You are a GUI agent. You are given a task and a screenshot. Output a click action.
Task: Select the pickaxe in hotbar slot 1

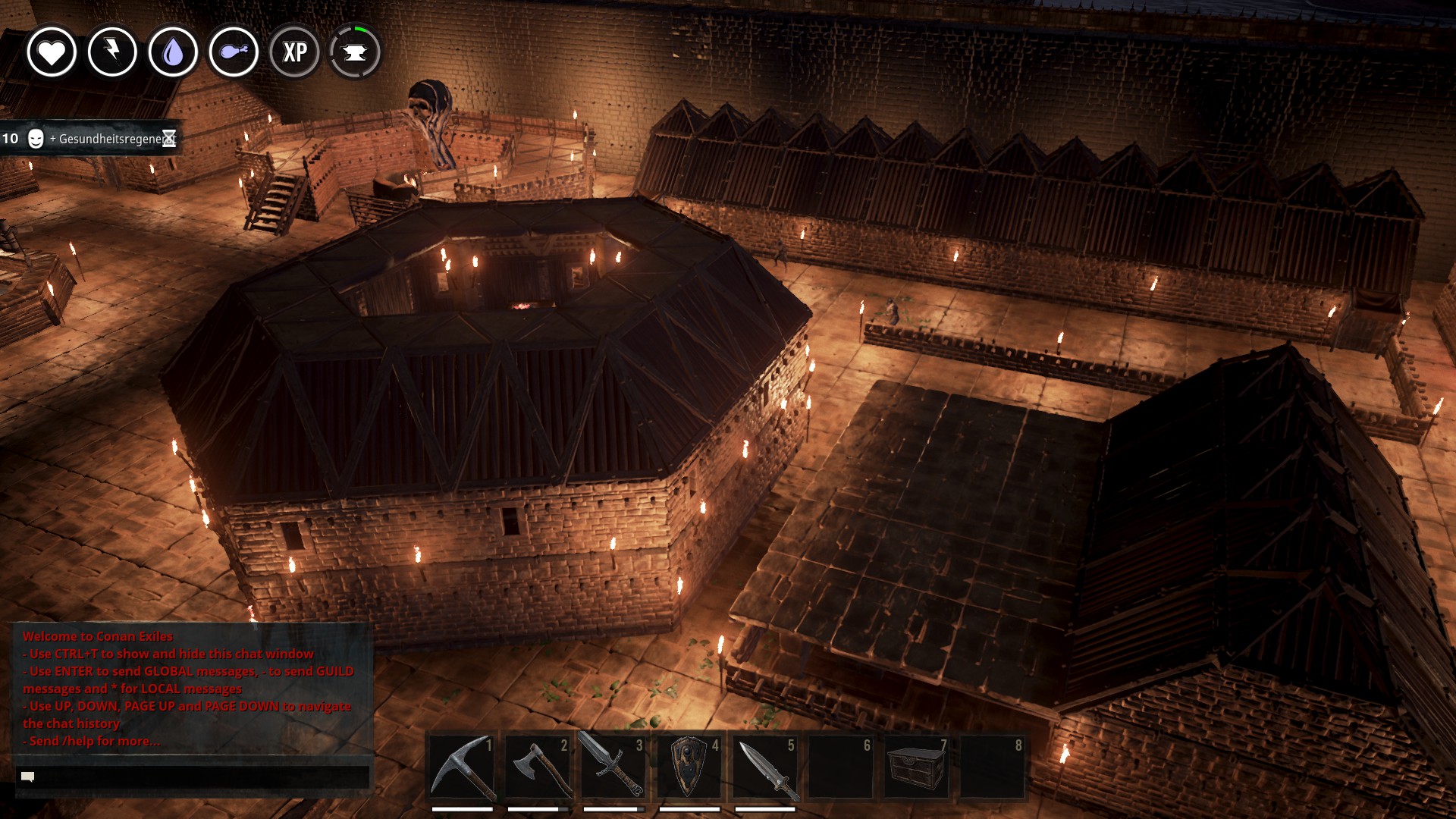click(x=462, y=767)
